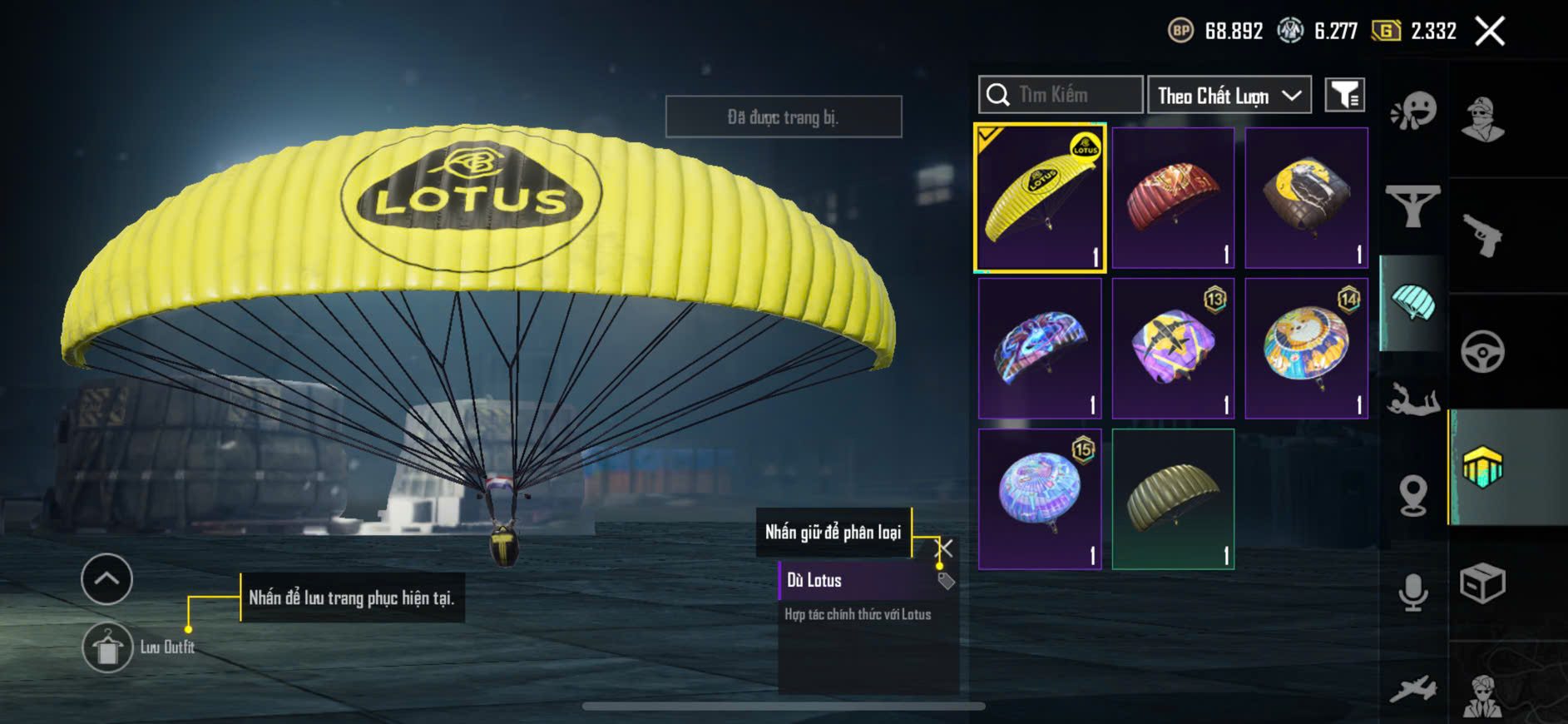Image resolution: width=1568 pixels, height=724 pixels.
Task: Save outfit with the Lưu Outfit button
Action: 108,647
